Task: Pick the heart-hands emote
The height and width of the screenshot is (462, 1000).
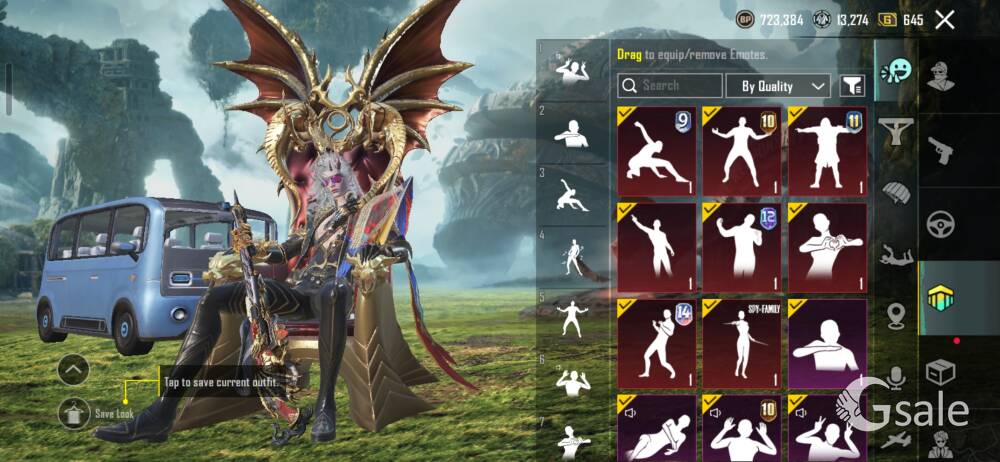Action: click(827, 246)
